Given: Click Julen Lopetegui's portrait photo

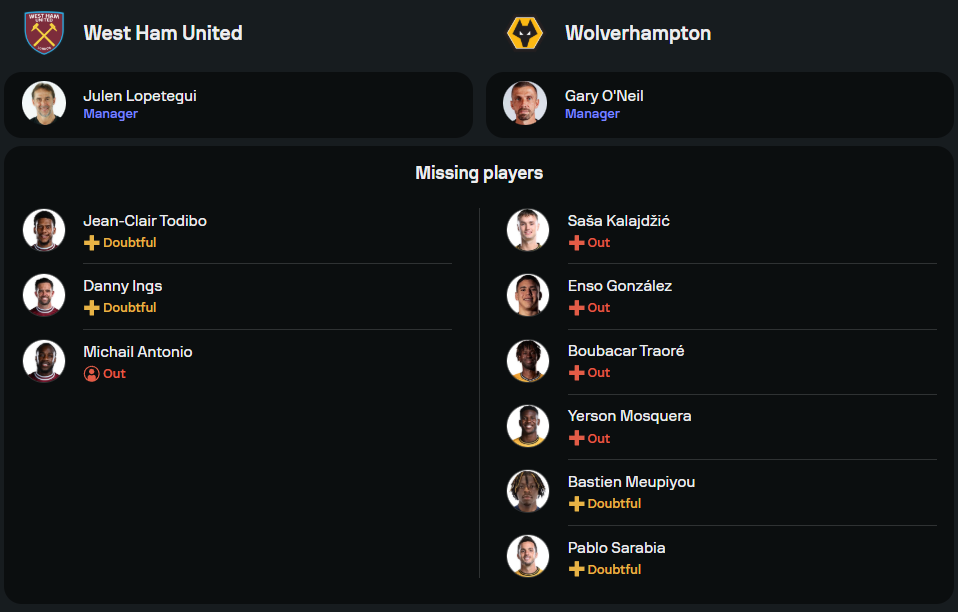Looking at the screenshot, I should coord(44,103).
